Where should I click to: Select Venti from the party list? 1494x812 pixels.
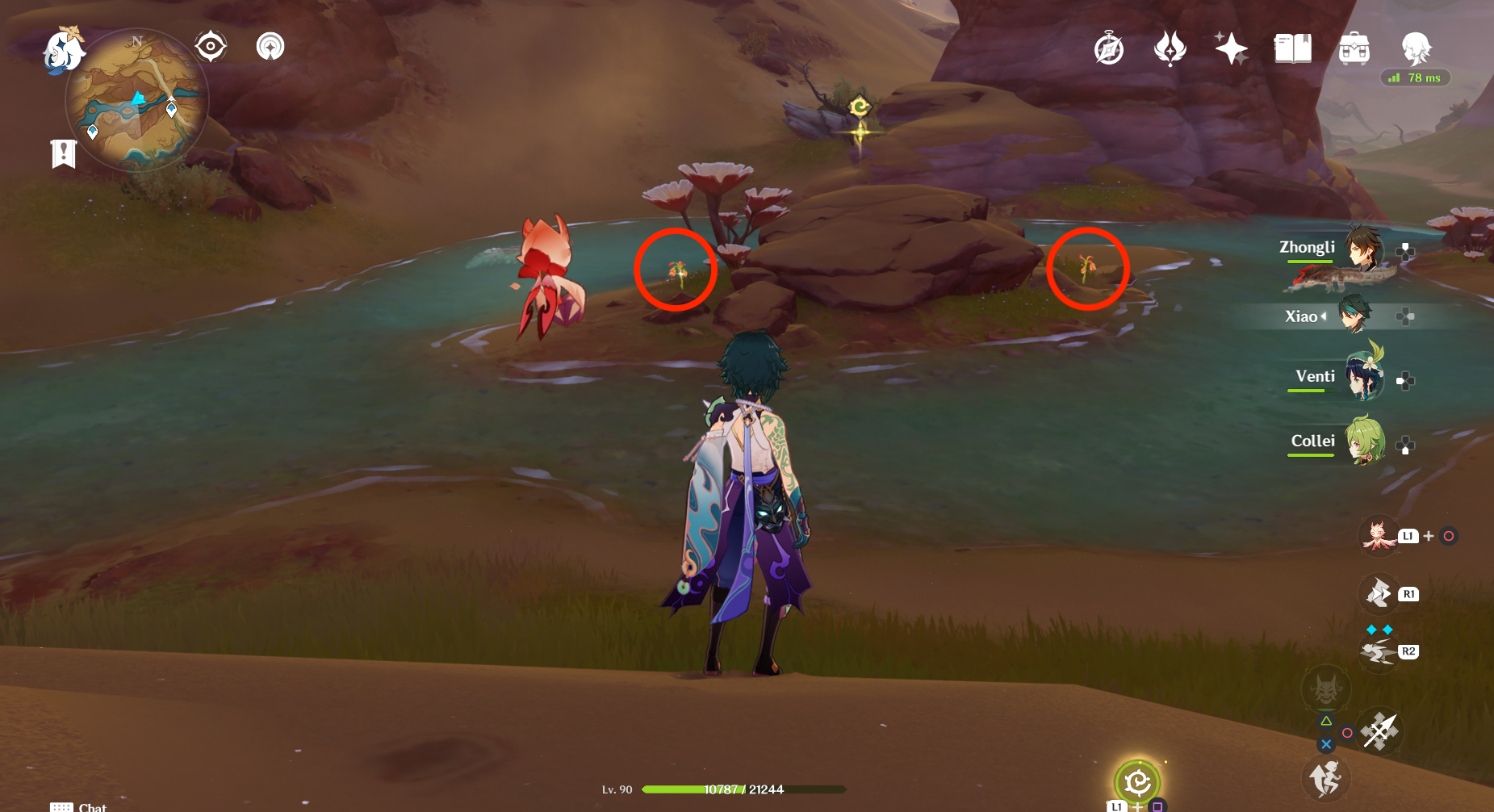point(1364,377)
